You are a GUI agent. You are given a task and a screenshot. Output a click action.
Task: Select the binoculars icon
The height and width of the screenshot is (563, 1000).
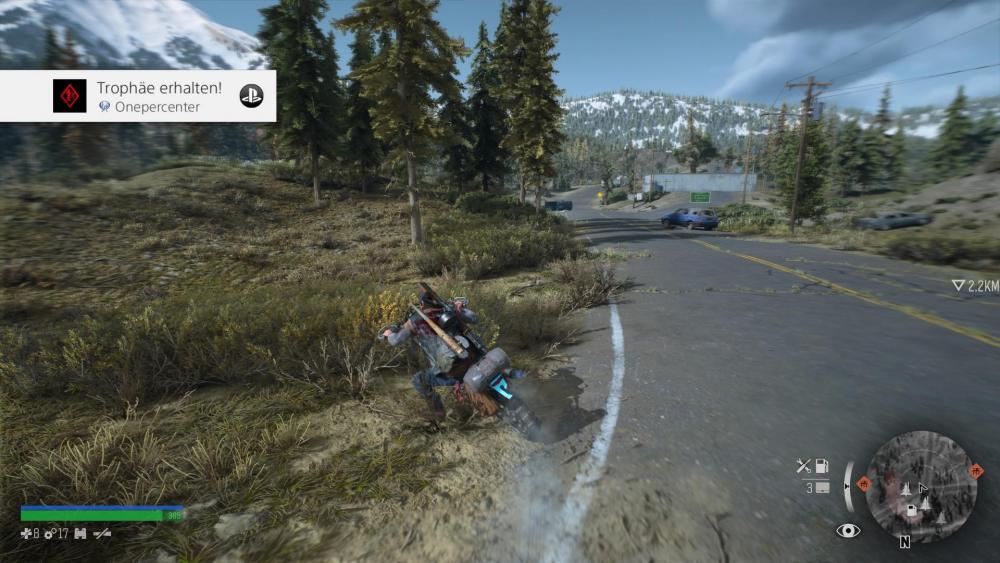[80, 534]
